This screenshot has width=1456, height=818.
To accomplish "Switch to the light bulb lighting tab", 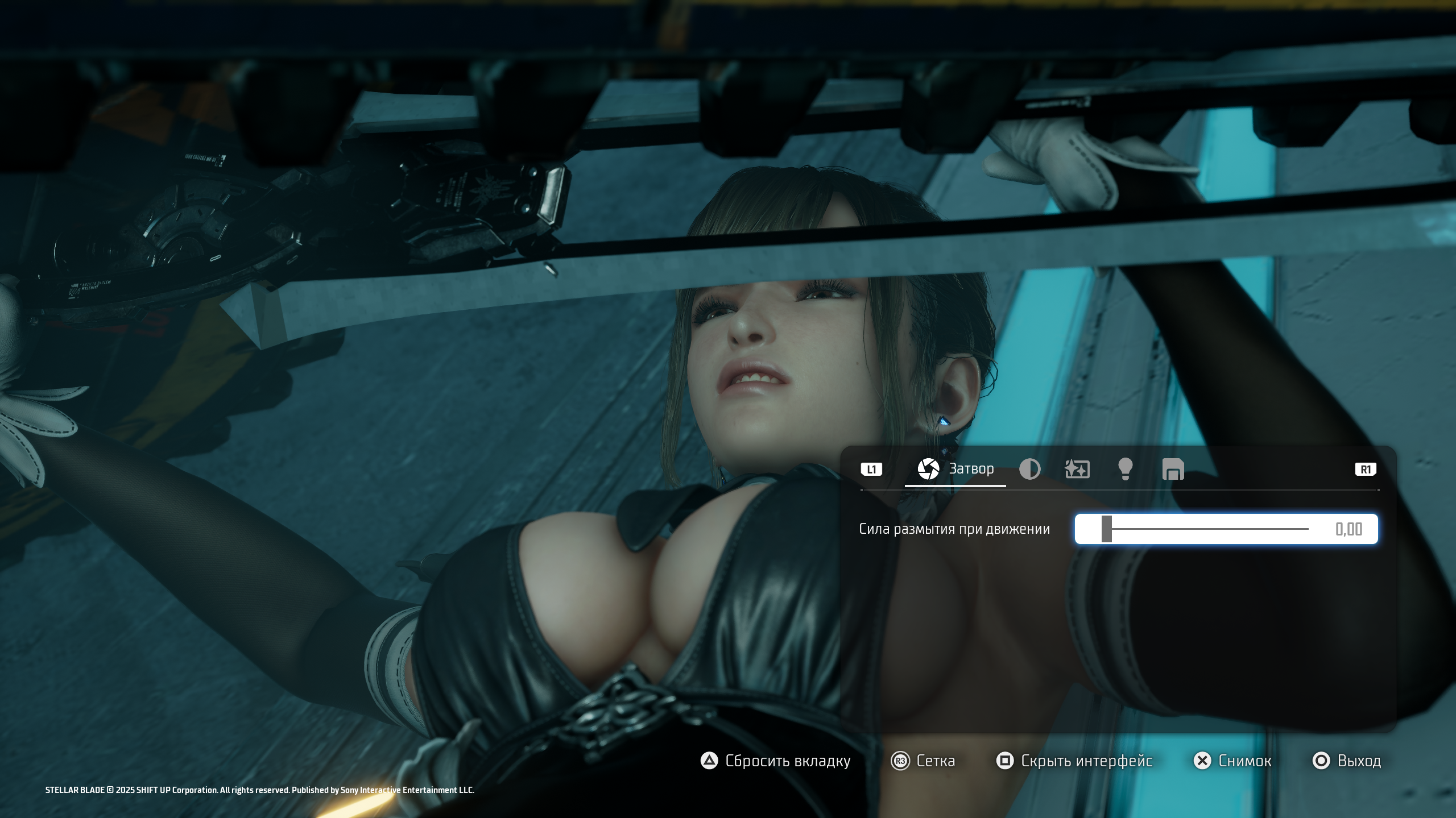I will (x=1125, y=469).
